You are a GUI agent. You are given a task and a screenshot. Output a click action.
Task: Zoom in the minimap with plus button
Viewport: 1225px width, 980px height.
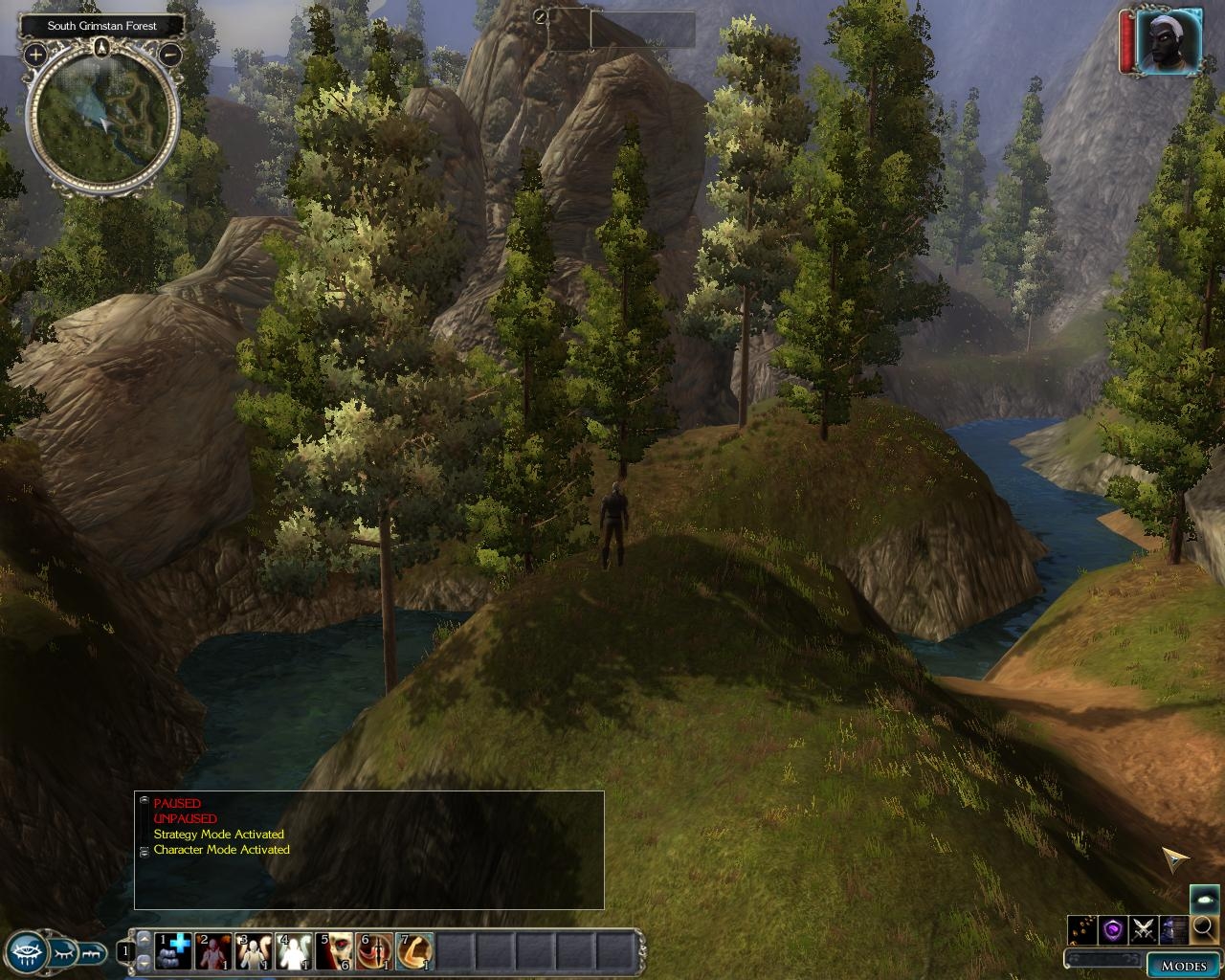[35, 55]
